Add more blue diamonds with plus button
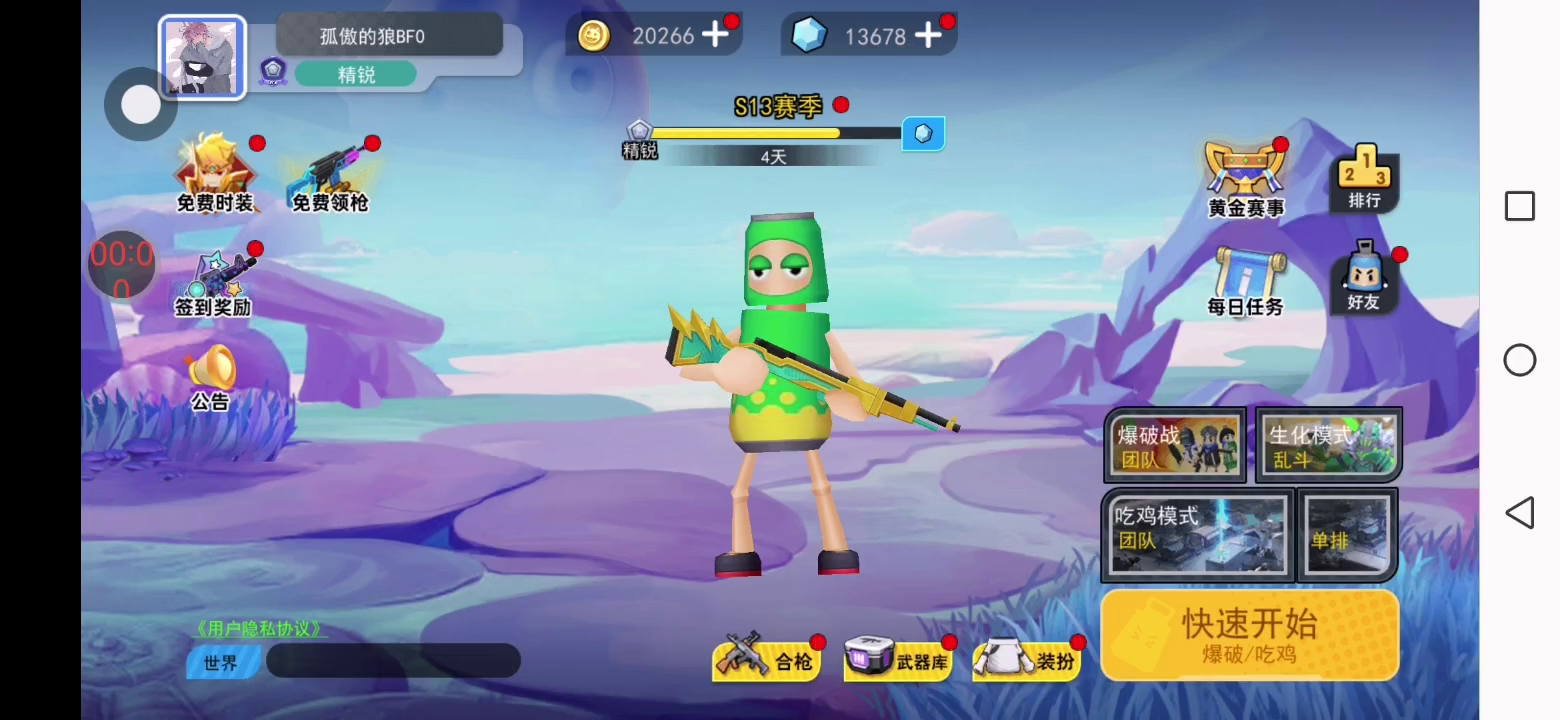1560x720 pixels. pos(928,35)
